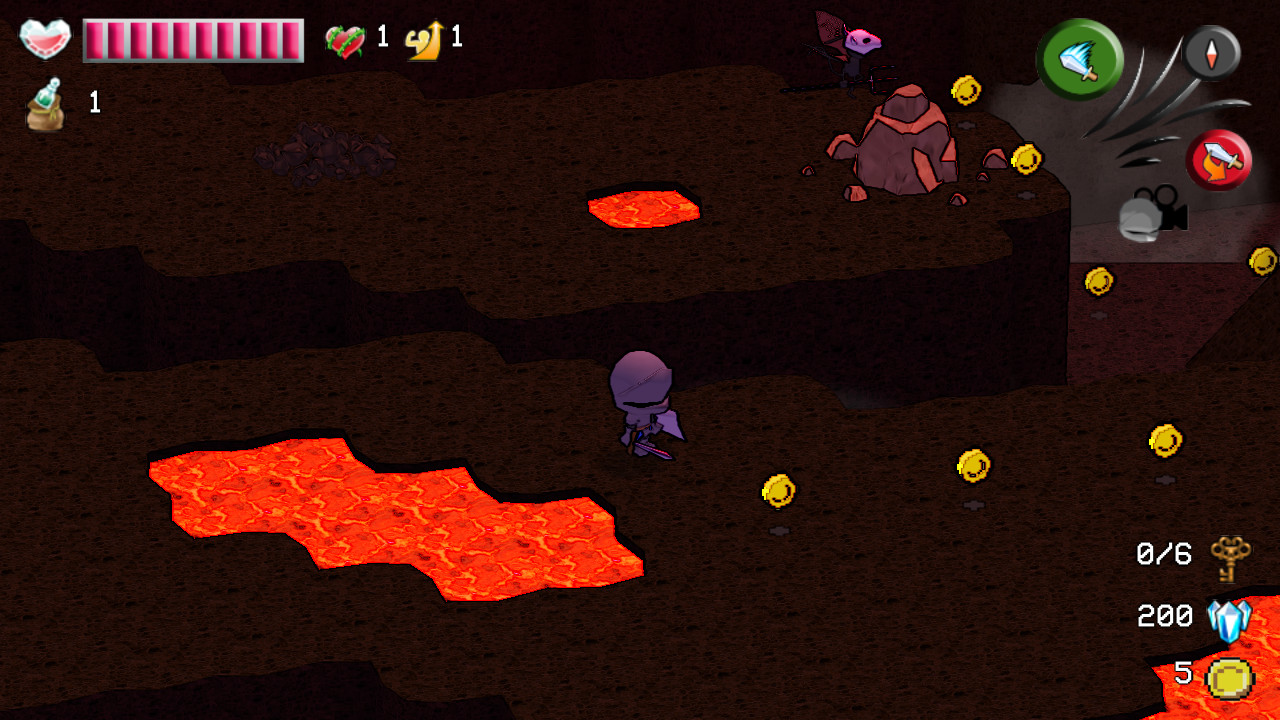This screenshot has width=1280, height=720.
Task: Use the potion bag item
Action: pos(46,105)
